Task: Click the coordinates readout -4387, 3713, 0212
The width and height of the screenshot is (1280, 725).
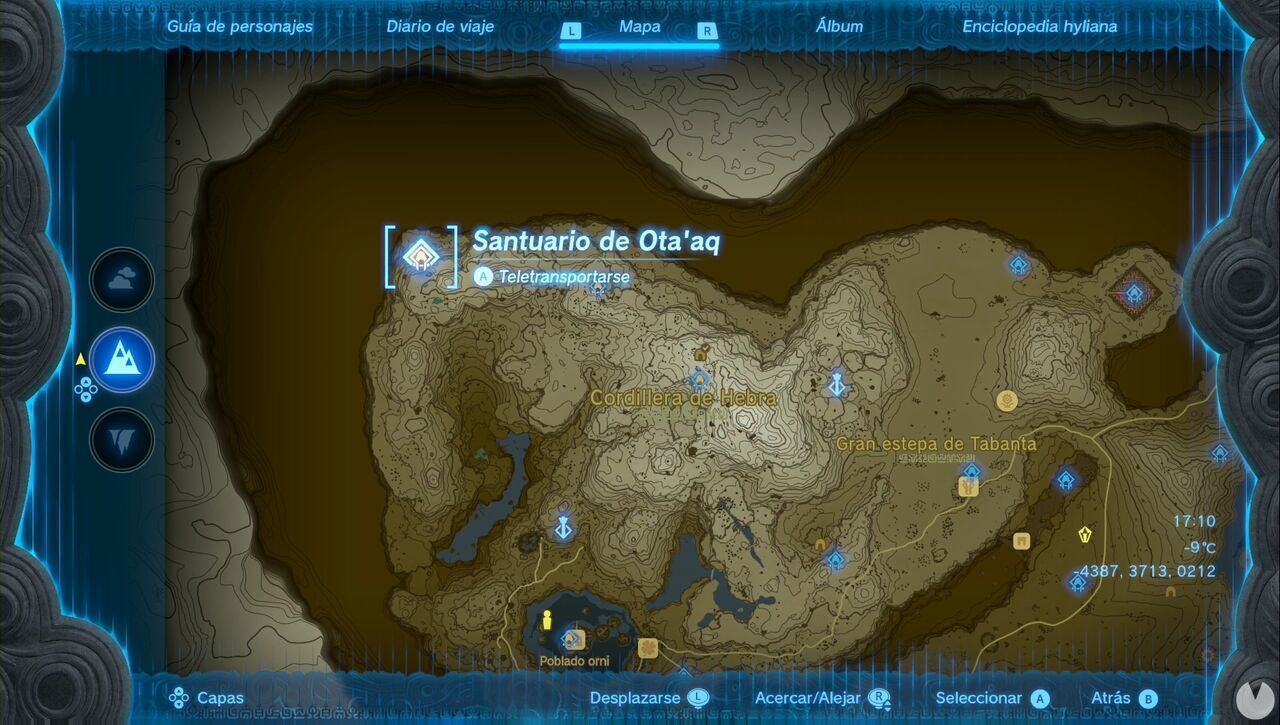Action: coord(1145,571)
